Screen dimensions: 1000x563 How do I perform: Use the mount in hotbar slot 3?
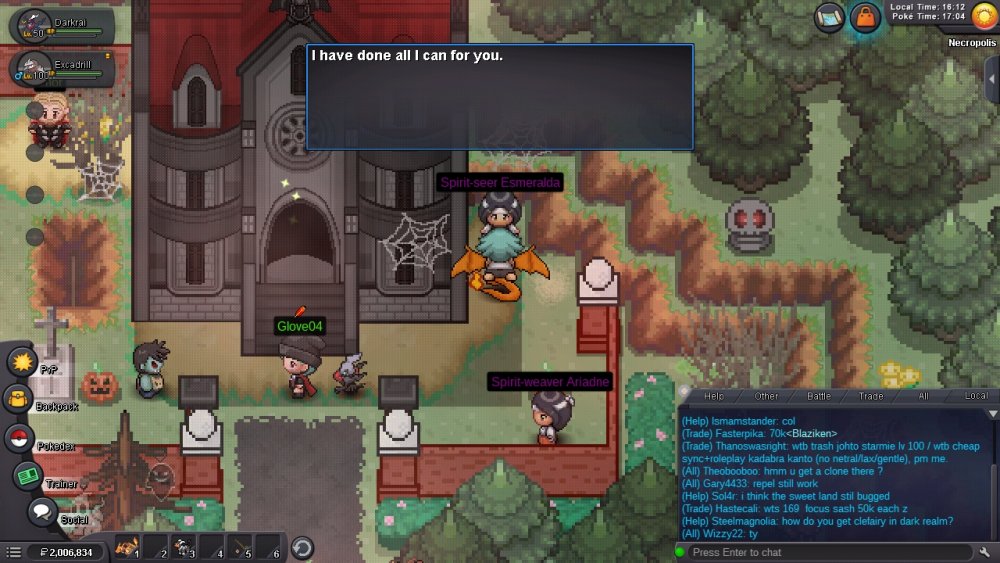tap(183, 547)
